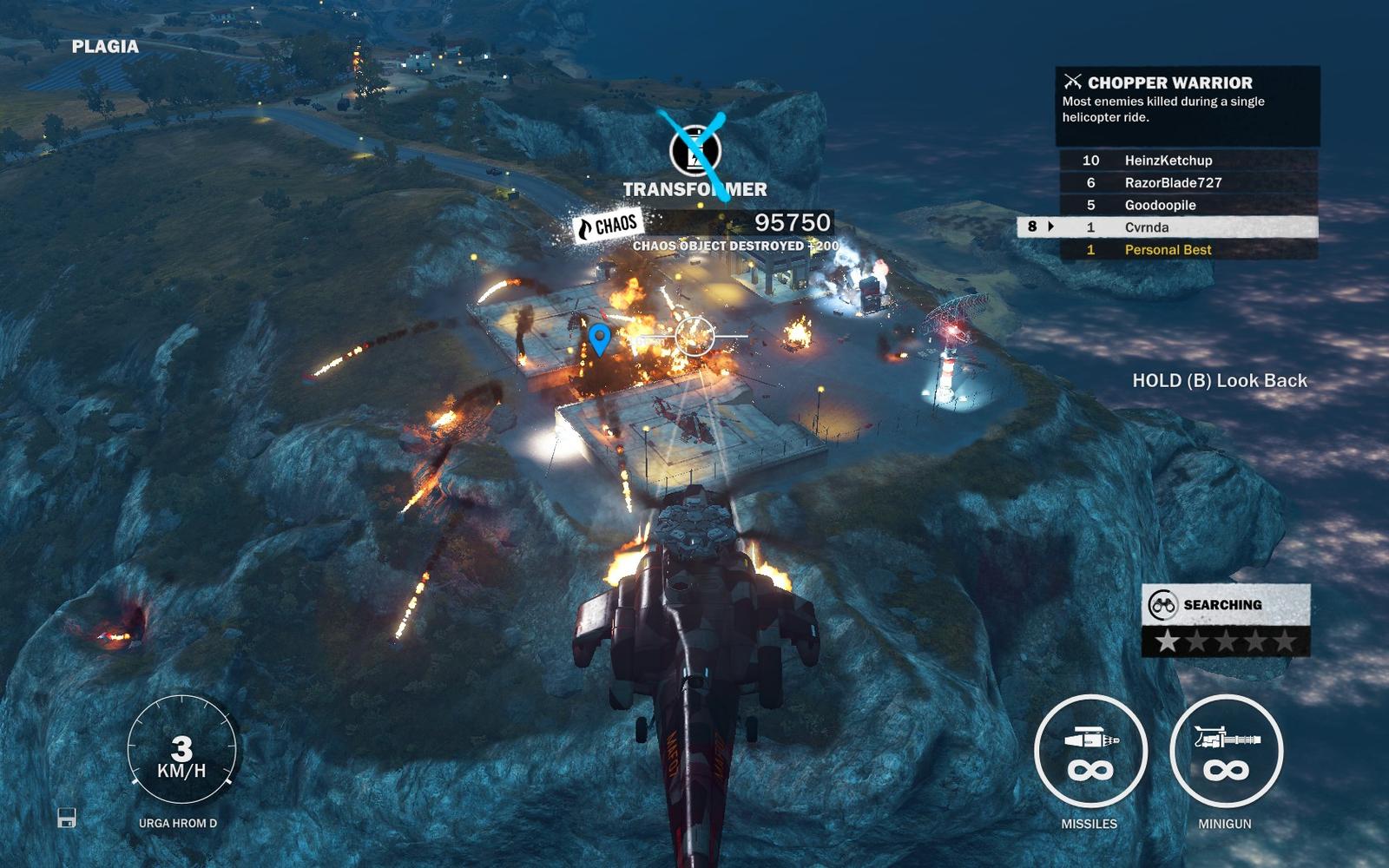
Task: Click the speedometer gauge
Action: tap(181, 750)
